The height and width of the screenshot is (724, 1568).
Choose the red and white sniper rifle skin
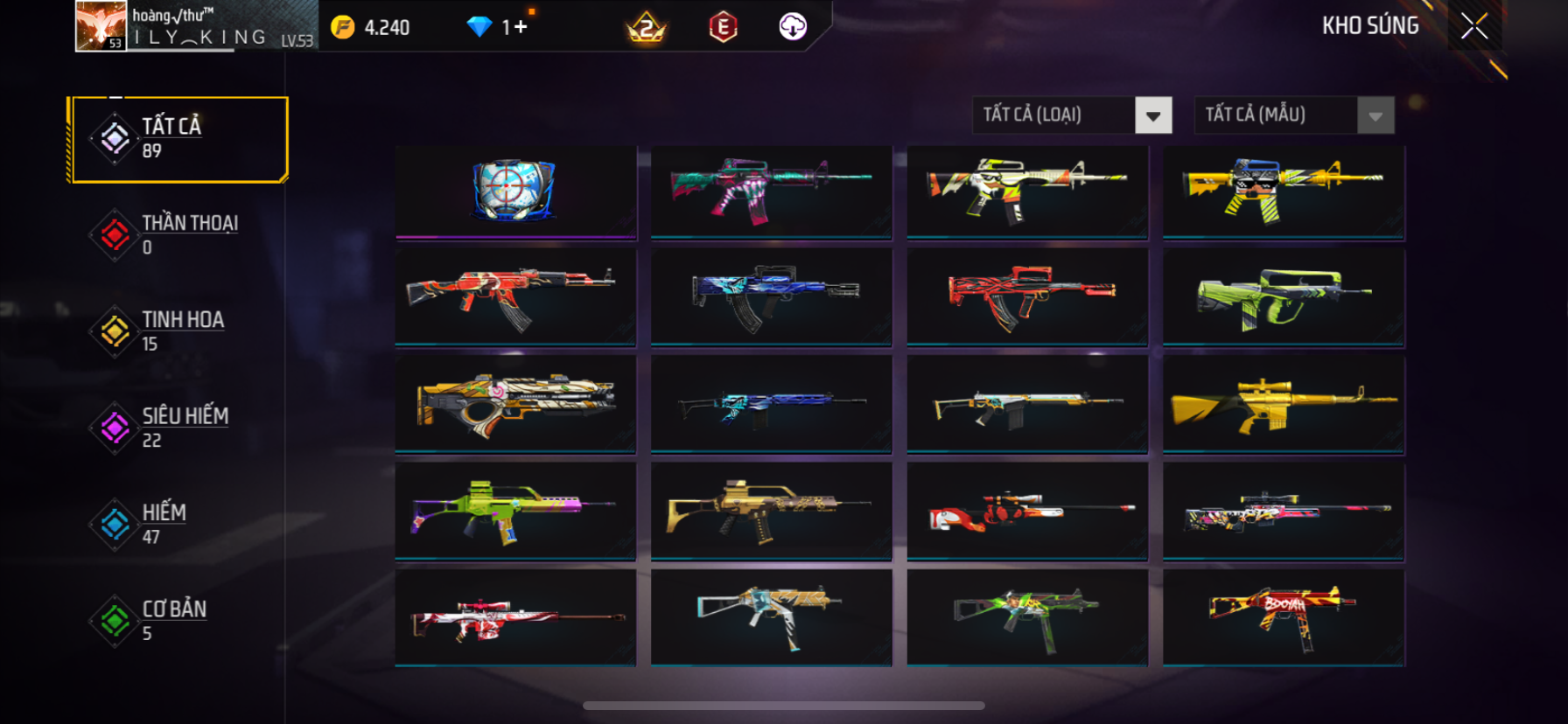pyautogui.click(x=514, y=617)
